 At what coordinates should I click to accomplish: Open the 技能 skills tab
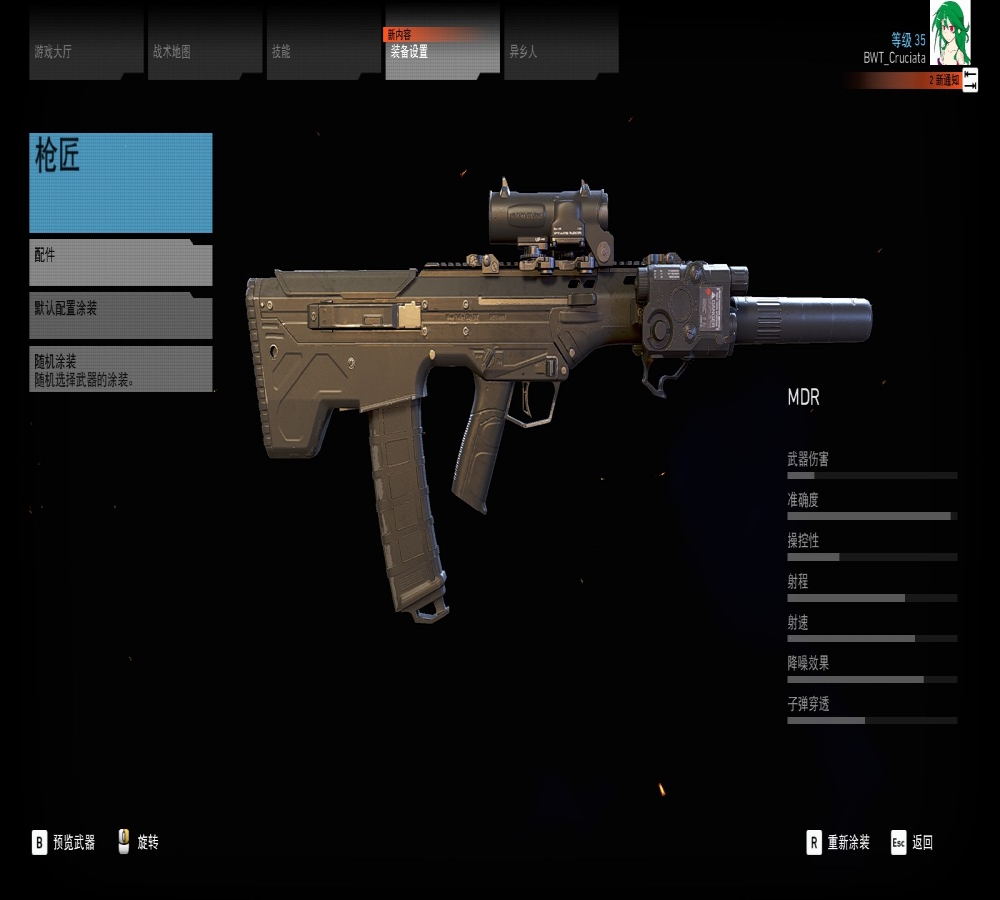pyautogui.click(x=322, y=47)
